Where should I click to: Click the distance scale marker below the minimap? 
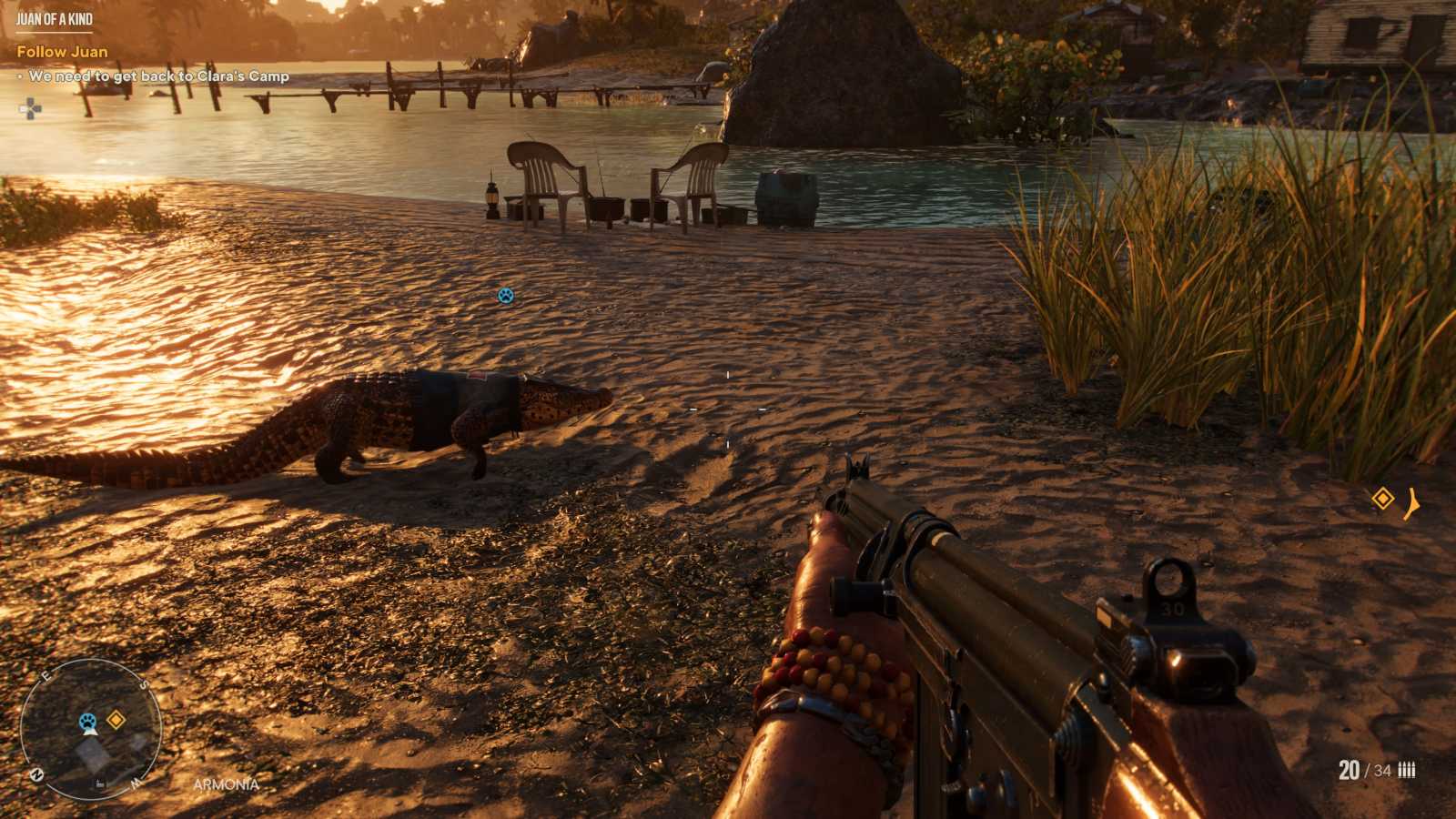[x=101, y=784]
